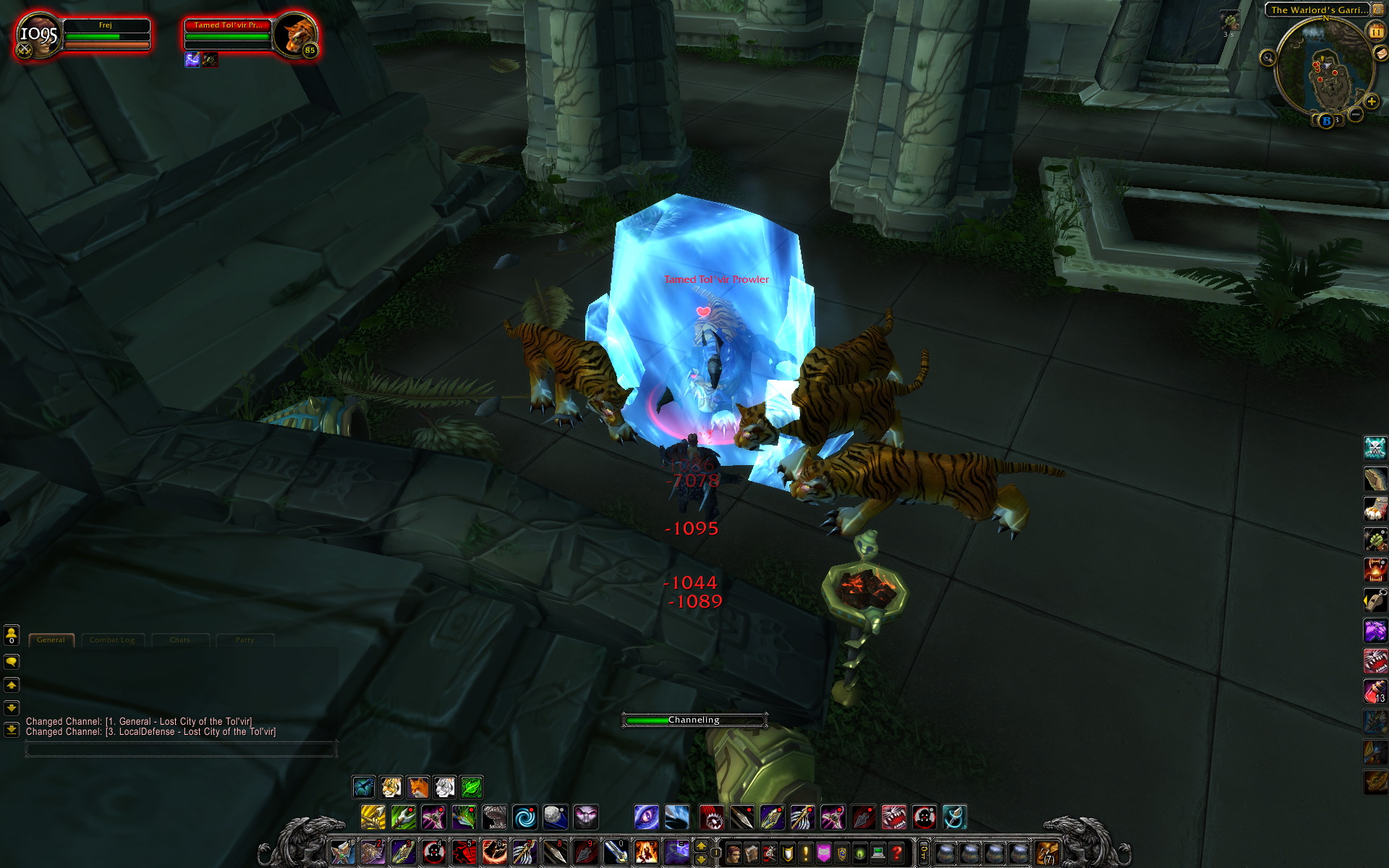Zoom in the minimap with plus button
This screenshot has height=868, width=1389.
[1371, 101]
